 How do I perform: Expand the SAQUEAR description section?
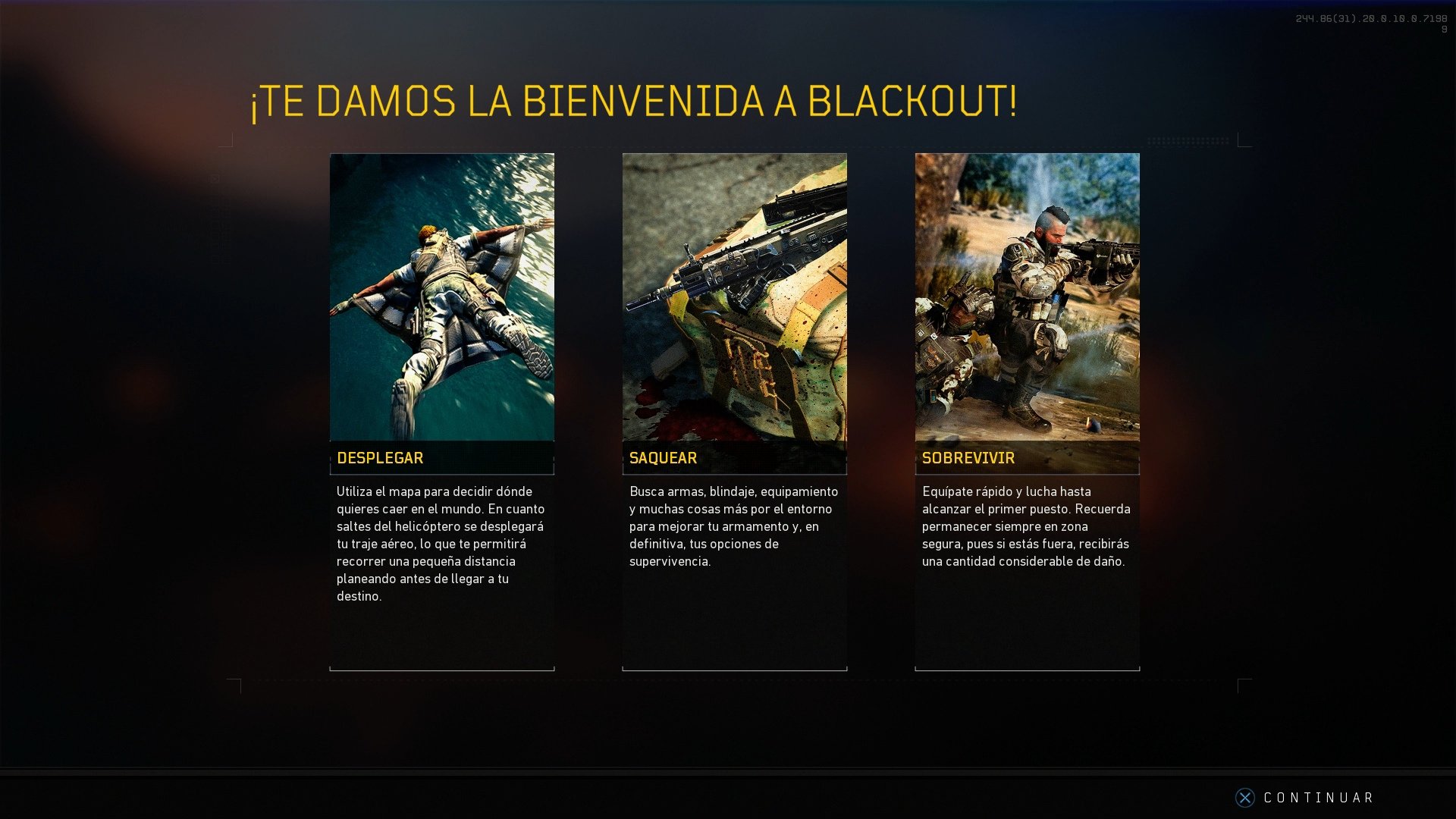click(734, 527)
